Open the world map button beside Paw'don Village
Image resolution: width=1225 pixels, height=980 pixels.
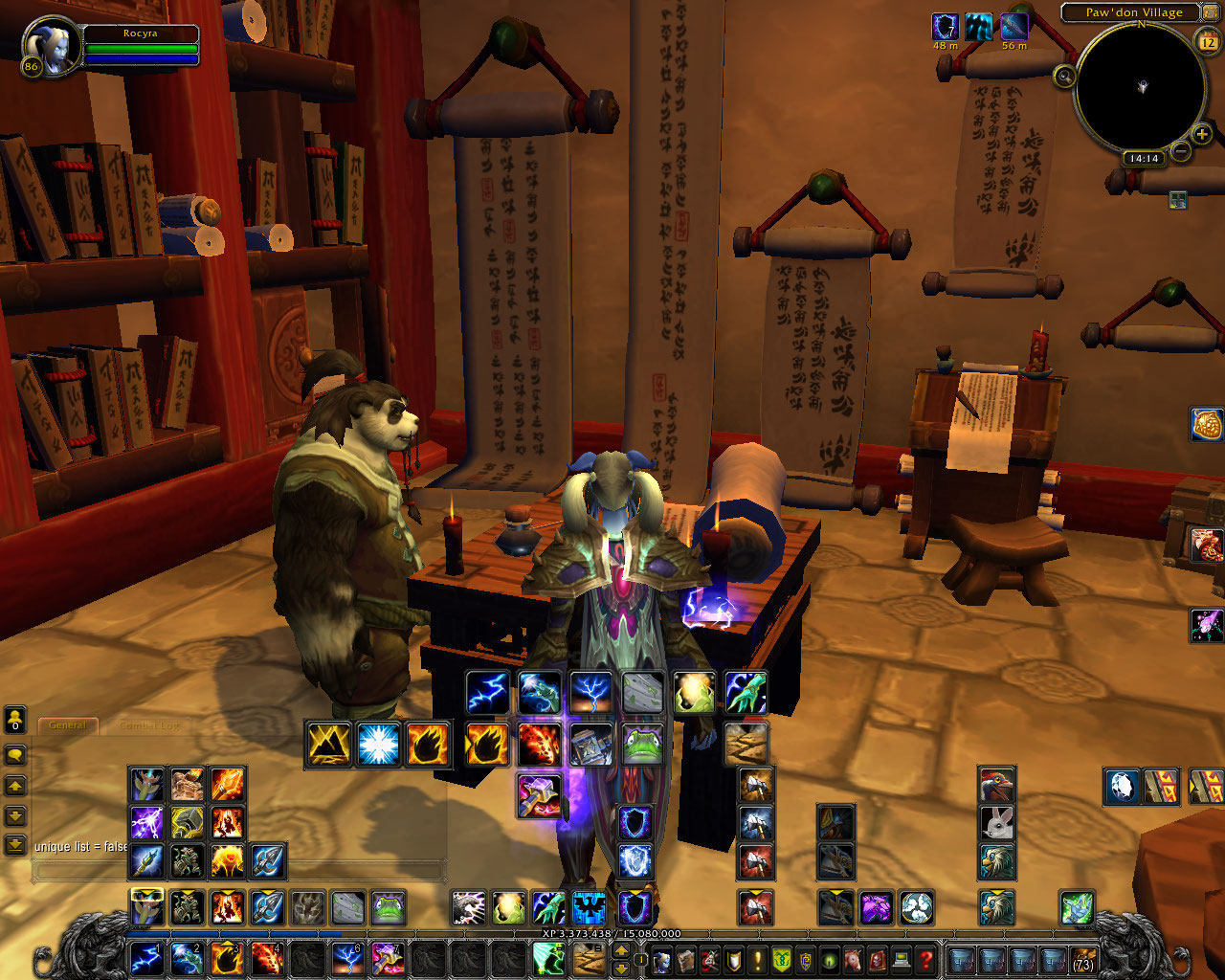click(x=1210, y=12)
